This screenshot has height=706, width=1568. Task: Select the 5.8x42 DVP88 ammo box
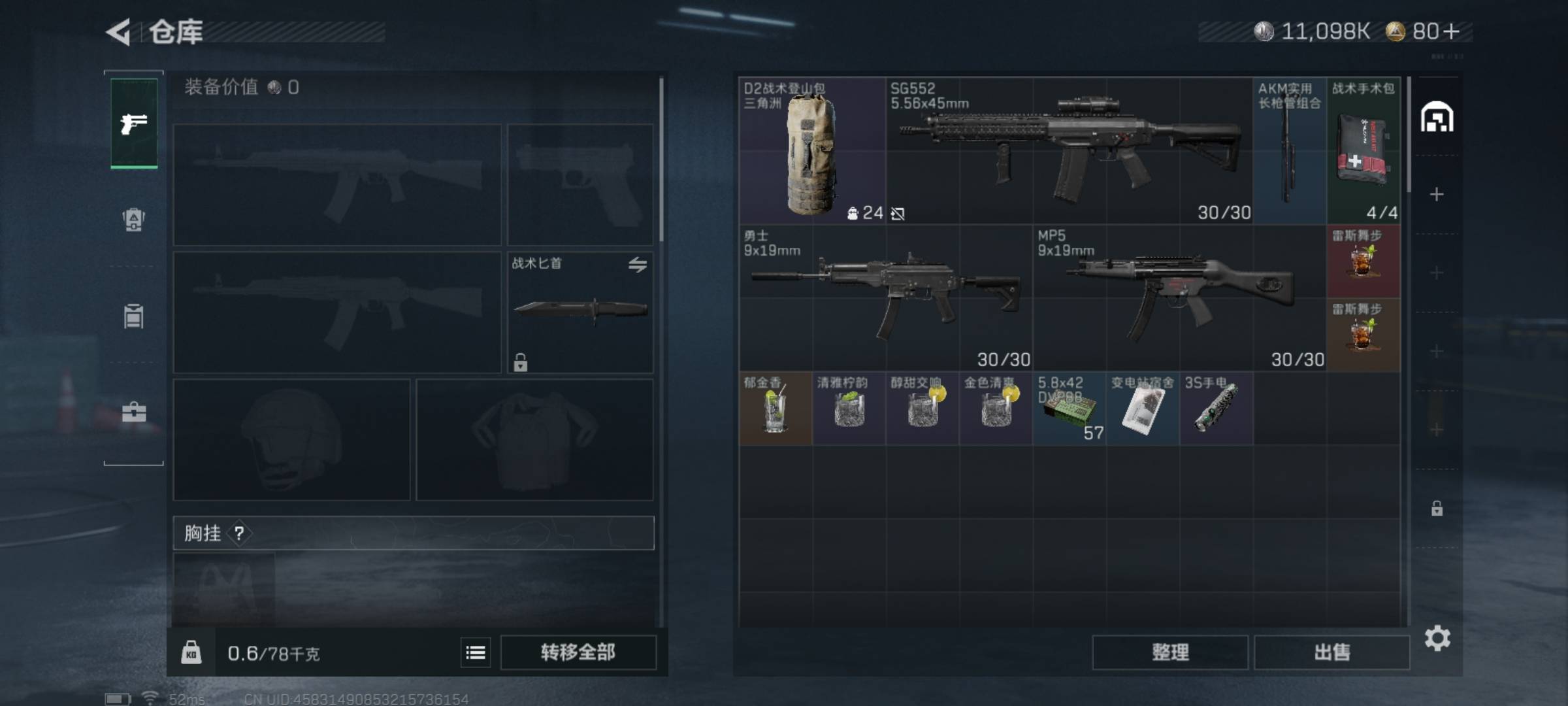(x=1069, y=409)
